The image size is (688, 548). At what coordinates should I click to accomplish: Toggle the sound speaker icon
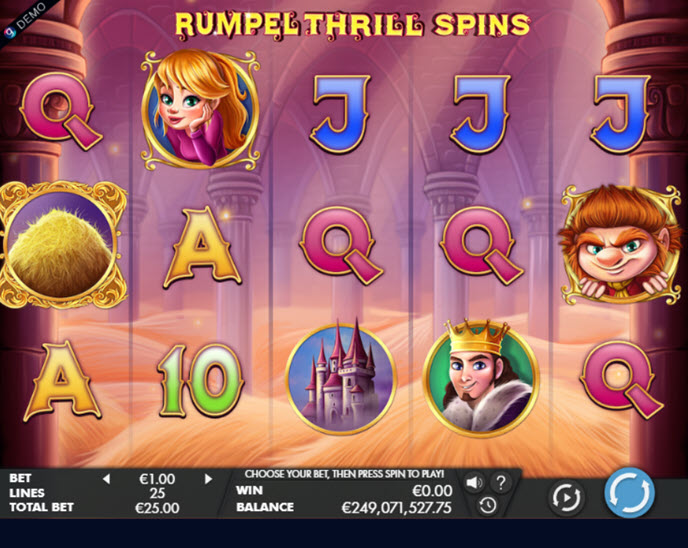(x=474, y=482)
